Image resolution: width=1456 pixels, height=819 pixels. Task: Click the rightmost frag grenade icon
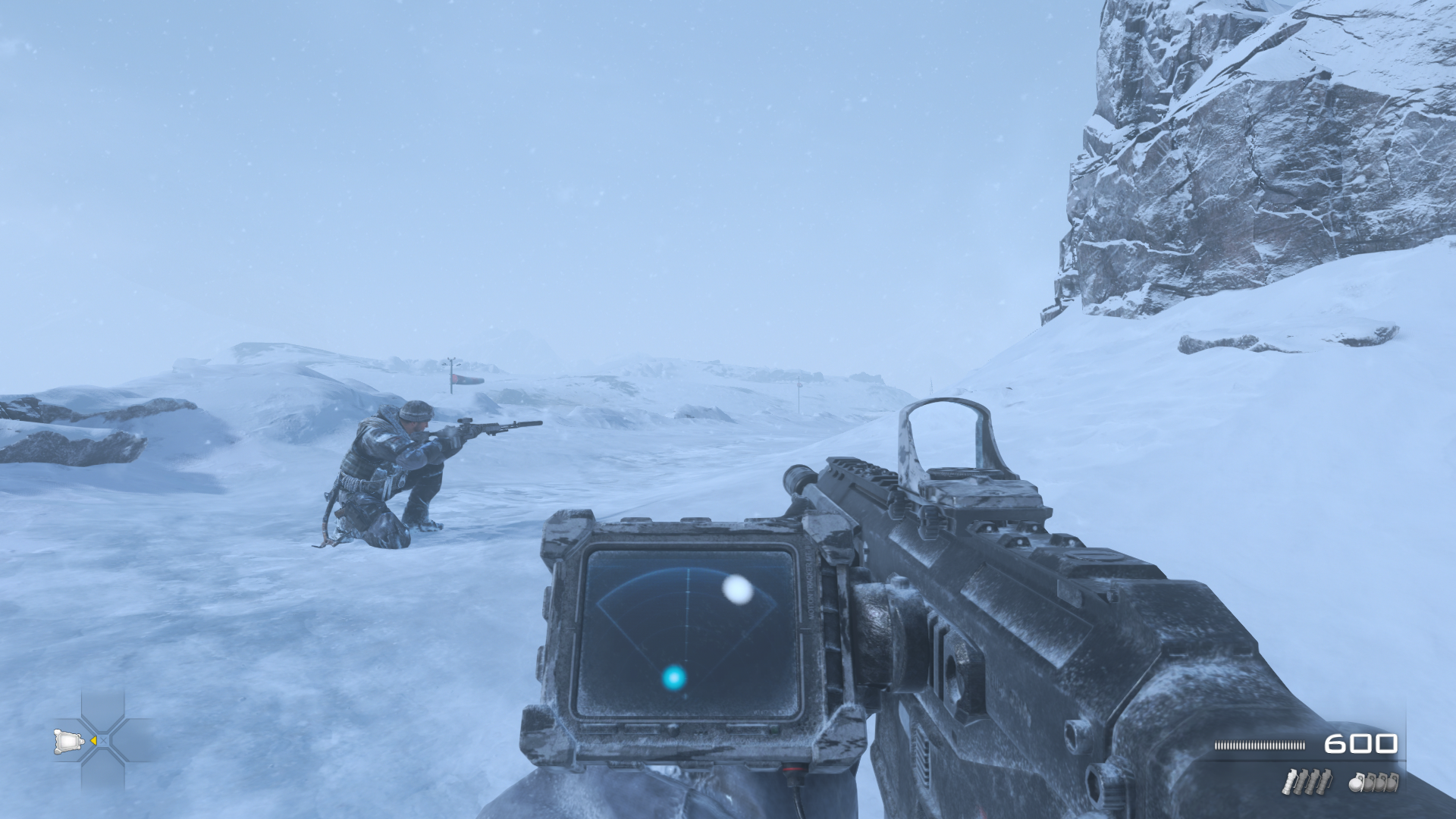[x=1392, y=784]
